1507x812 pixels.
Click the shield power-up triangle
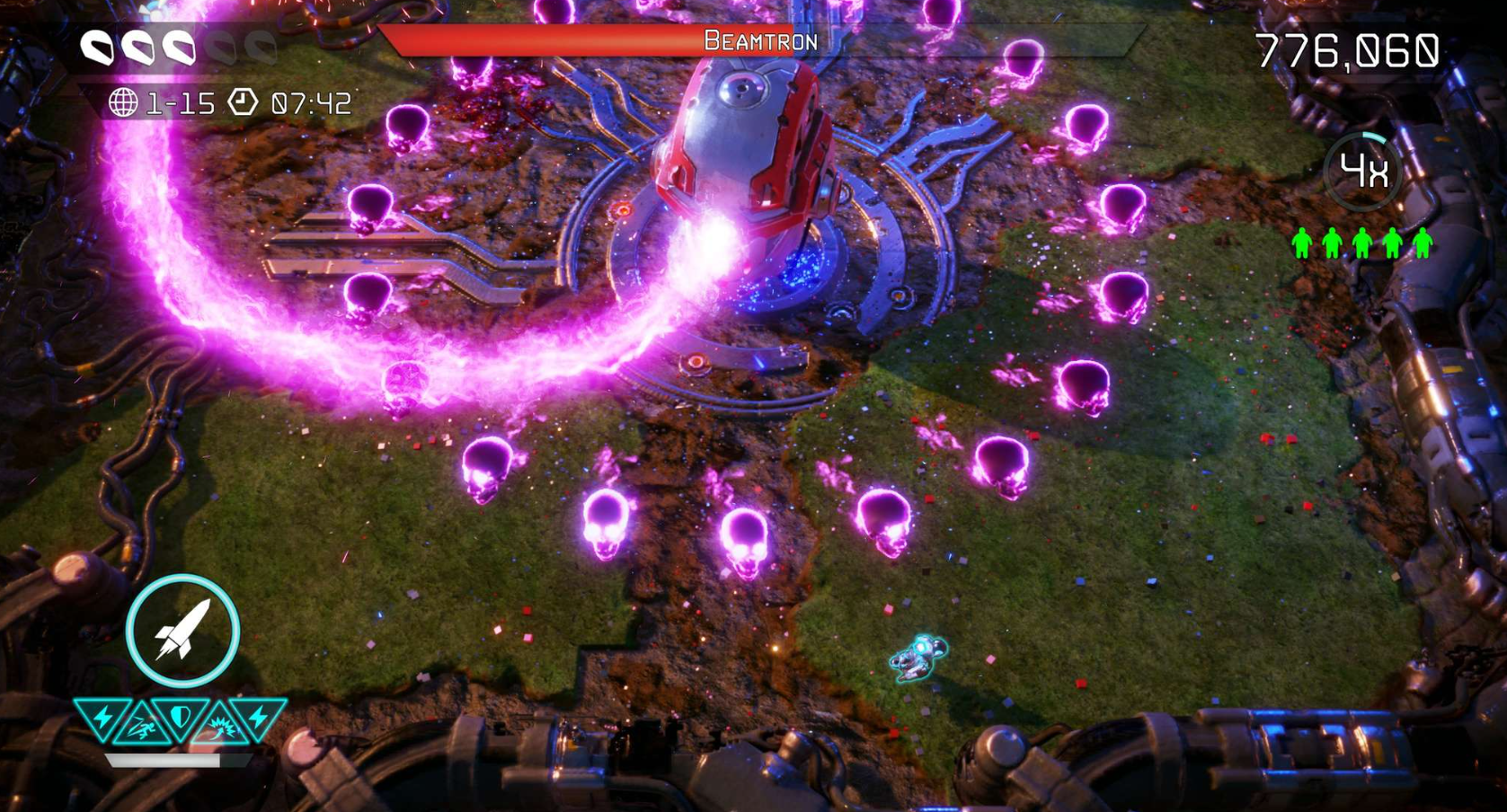tap(181, 718)
